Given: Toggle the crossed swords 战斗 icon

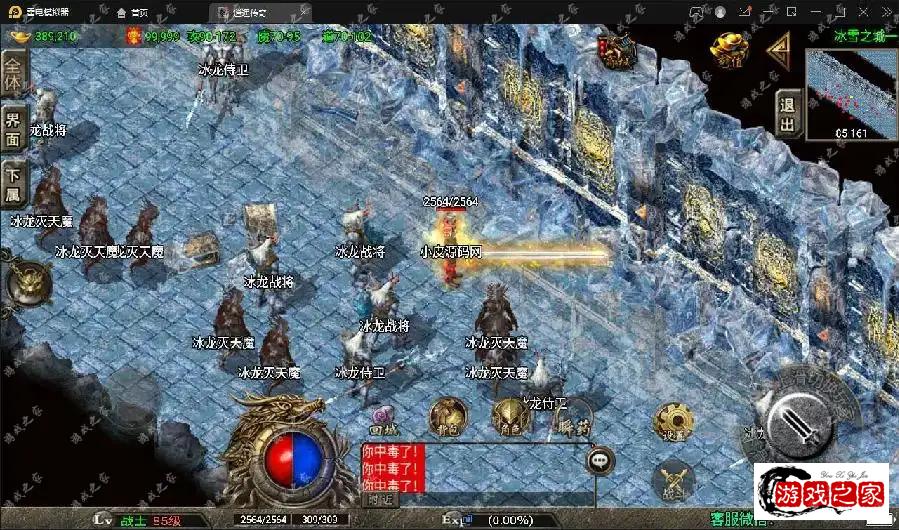Looking at the screenshot, I should click(x=672, y=481).
